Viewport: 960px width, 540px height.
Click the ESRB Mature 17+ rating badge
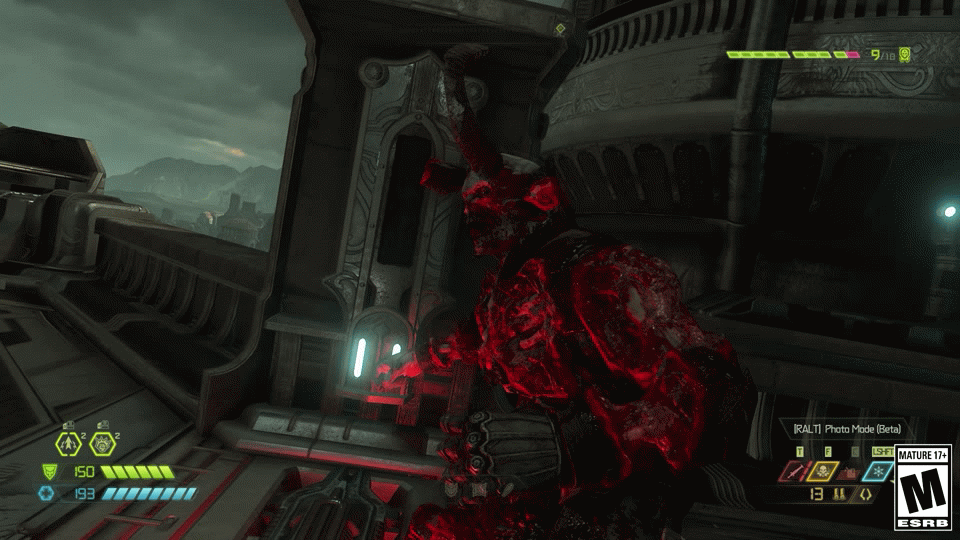pos(922,487)
